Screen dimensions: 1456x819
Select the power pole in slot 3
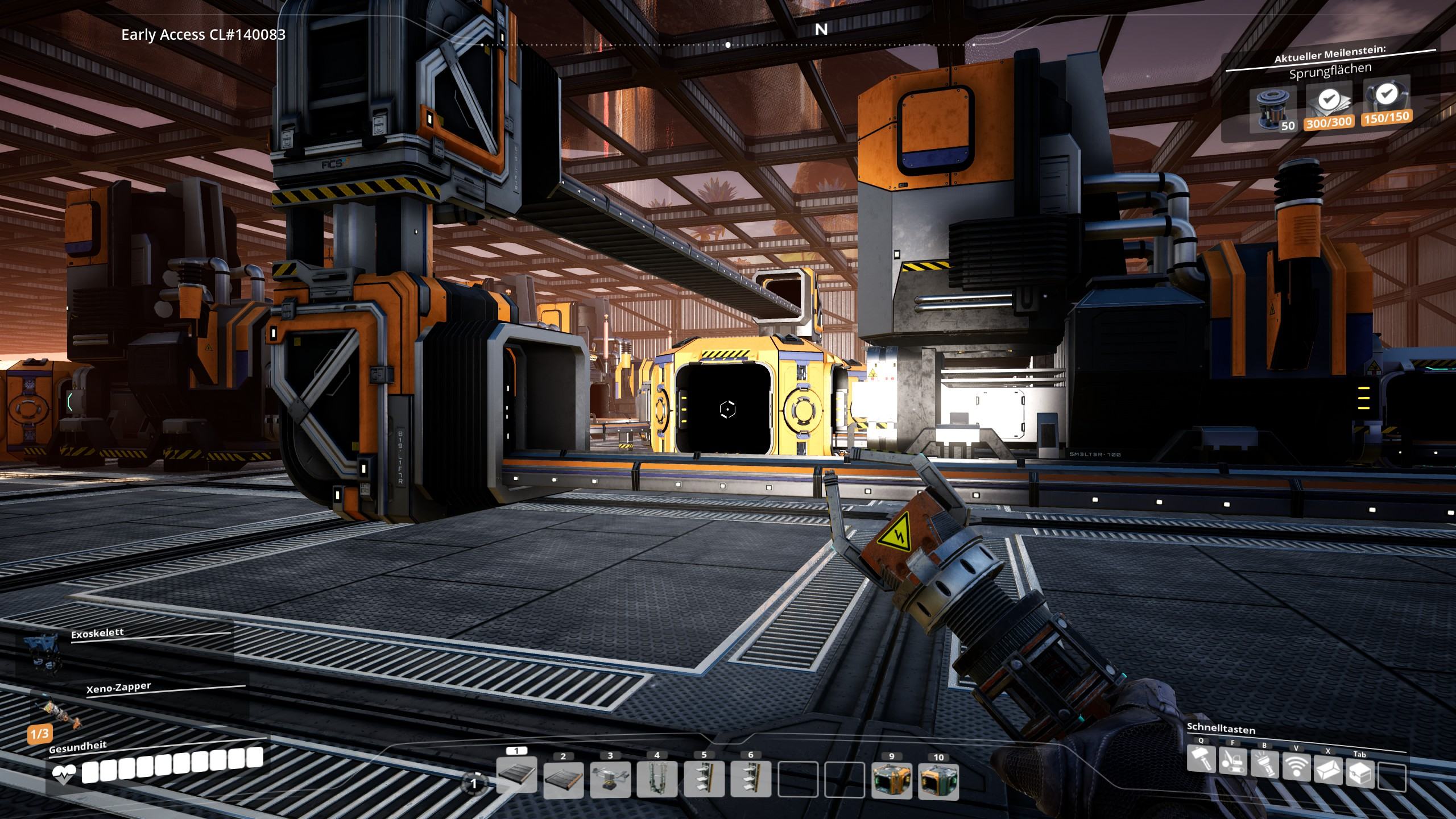point(610,780)
